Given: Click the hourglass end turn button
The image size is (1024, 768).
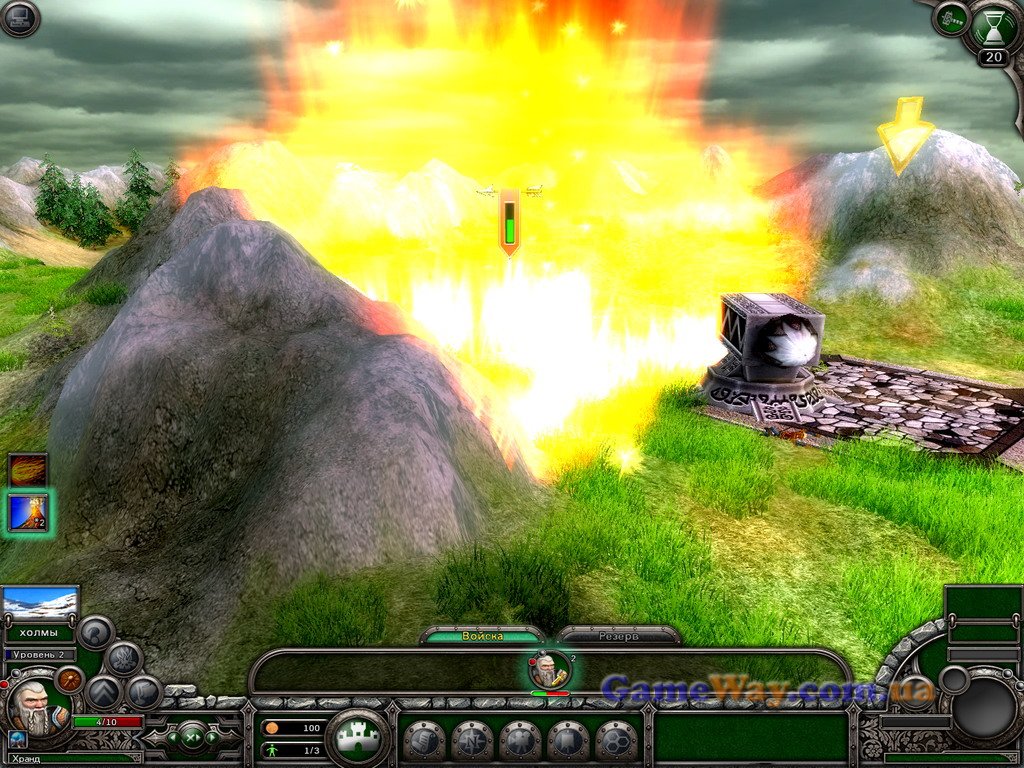Looking at the screenshot, I should click(993, 26).
